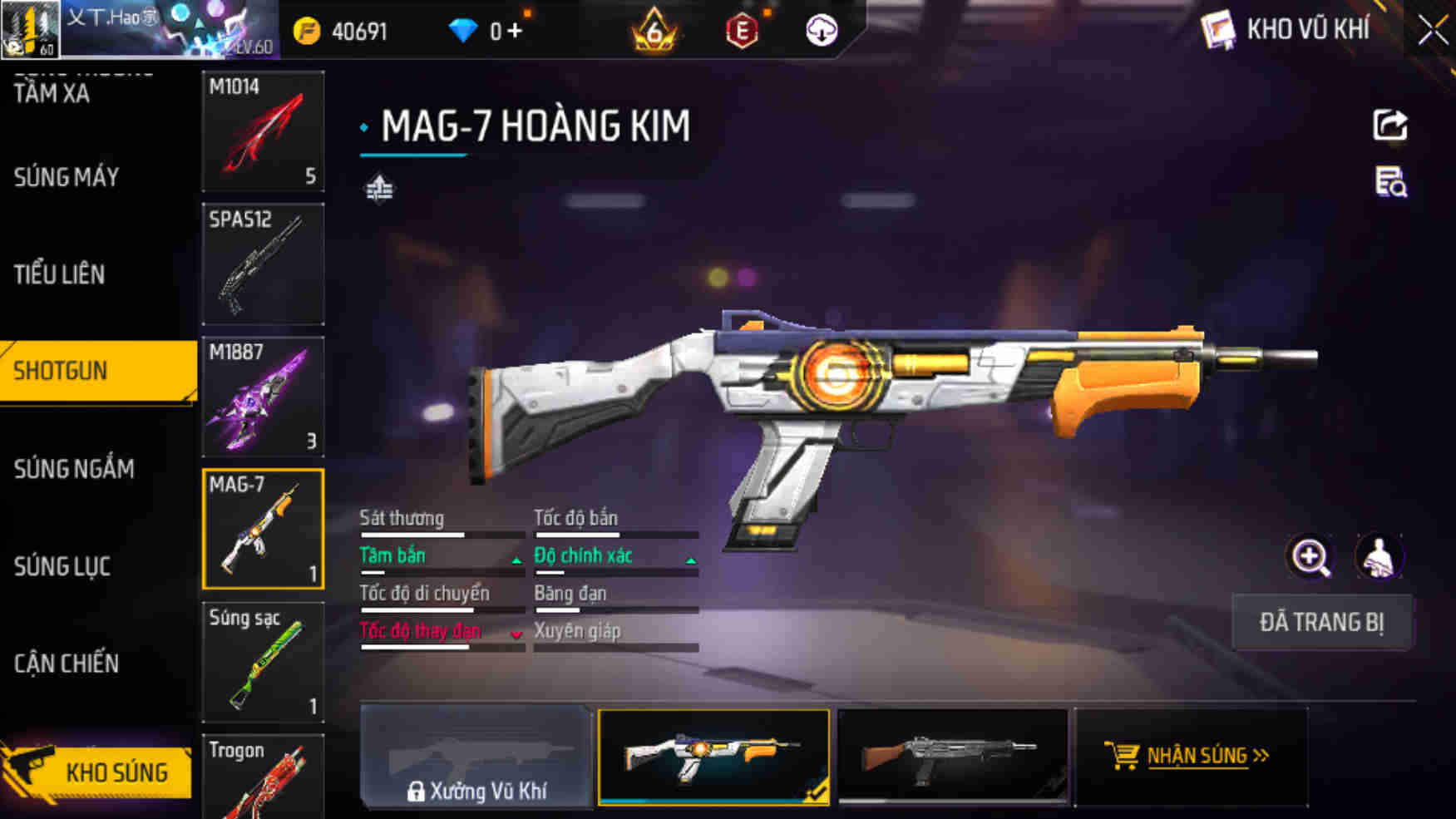This screenshot has width=1456, height=819.
Task: Show the SÚNG LỤC category
Action: tap(62, 567)
